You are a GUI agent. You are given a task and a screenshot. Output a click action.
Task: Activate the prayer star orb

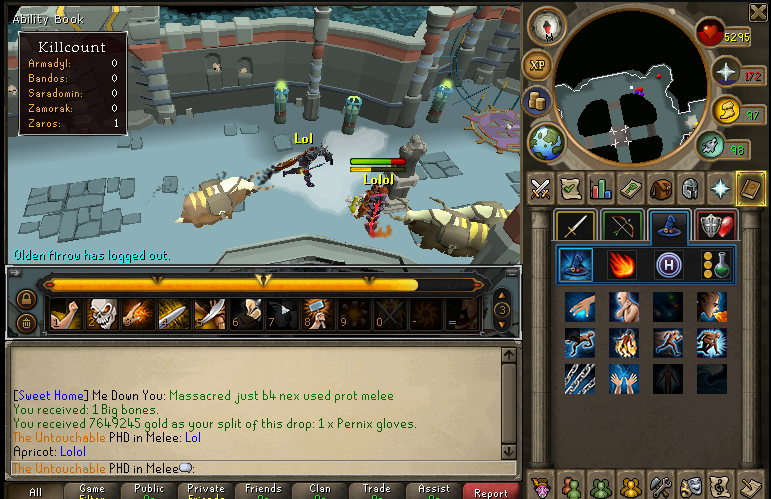[725, 72]
